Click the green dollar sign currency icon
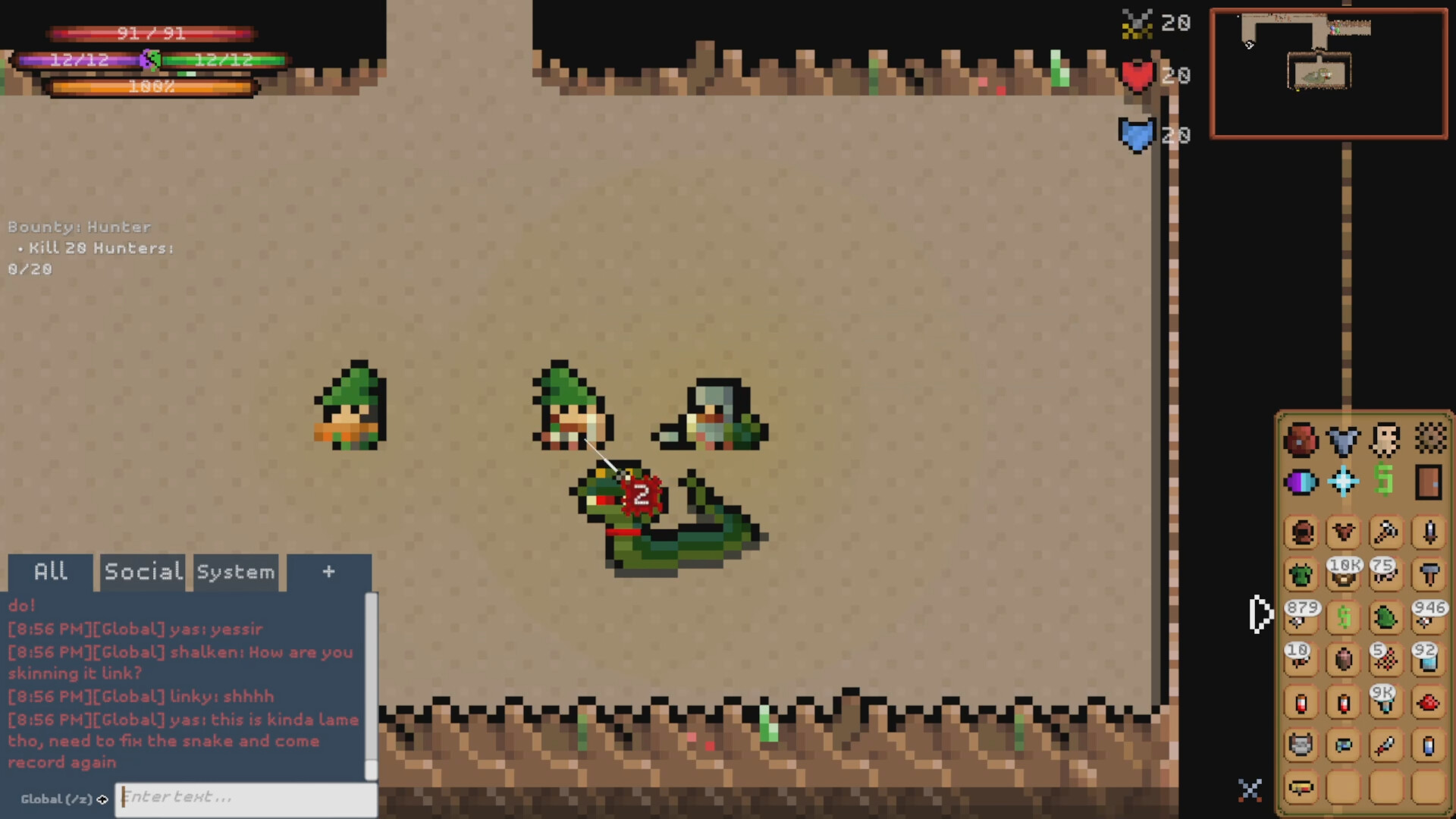1456x819 pixels. pos(1385,480)
